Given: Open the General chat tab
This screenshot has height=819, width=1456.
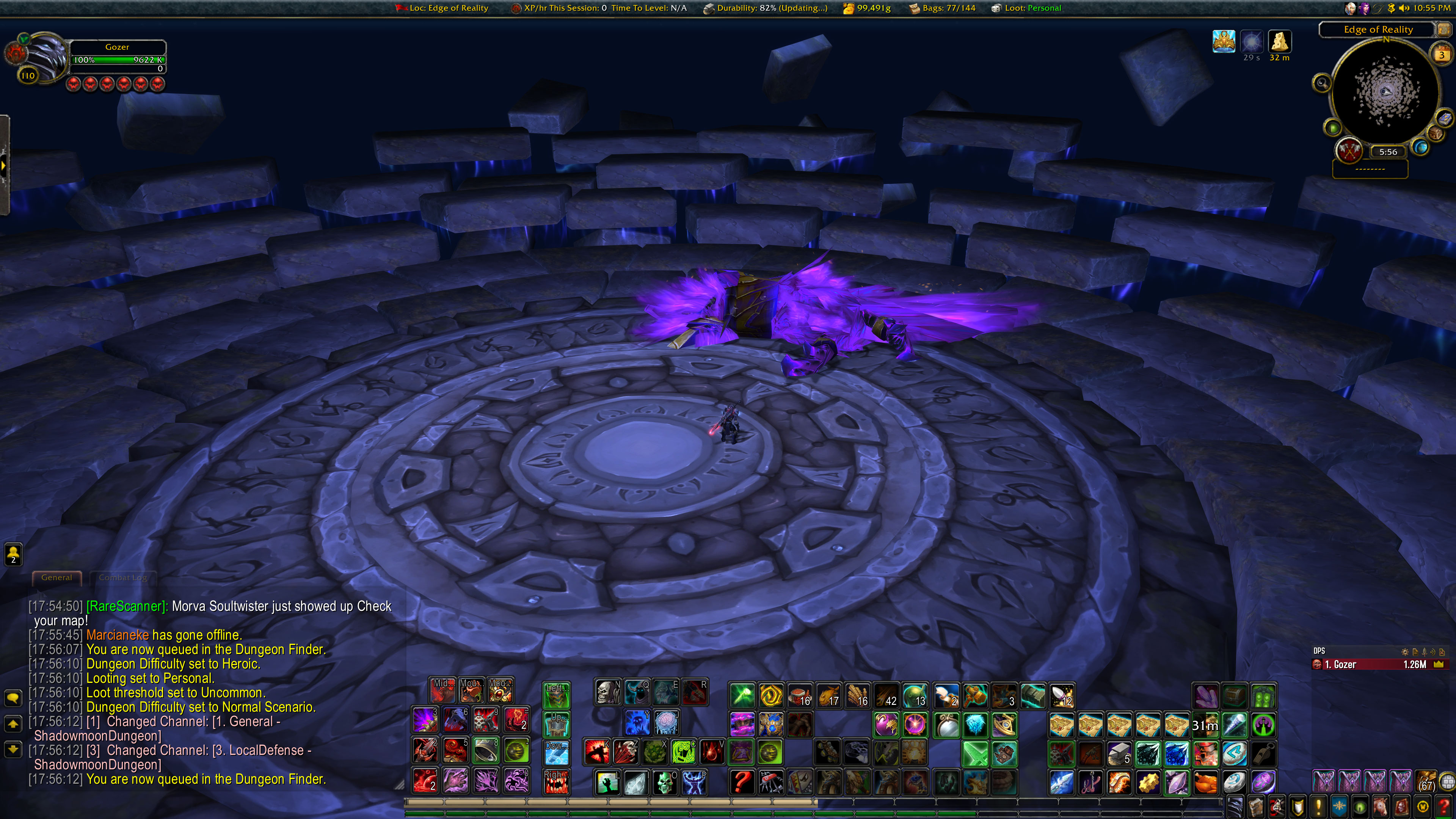Looking at the screenshot, I should (56, 577).
